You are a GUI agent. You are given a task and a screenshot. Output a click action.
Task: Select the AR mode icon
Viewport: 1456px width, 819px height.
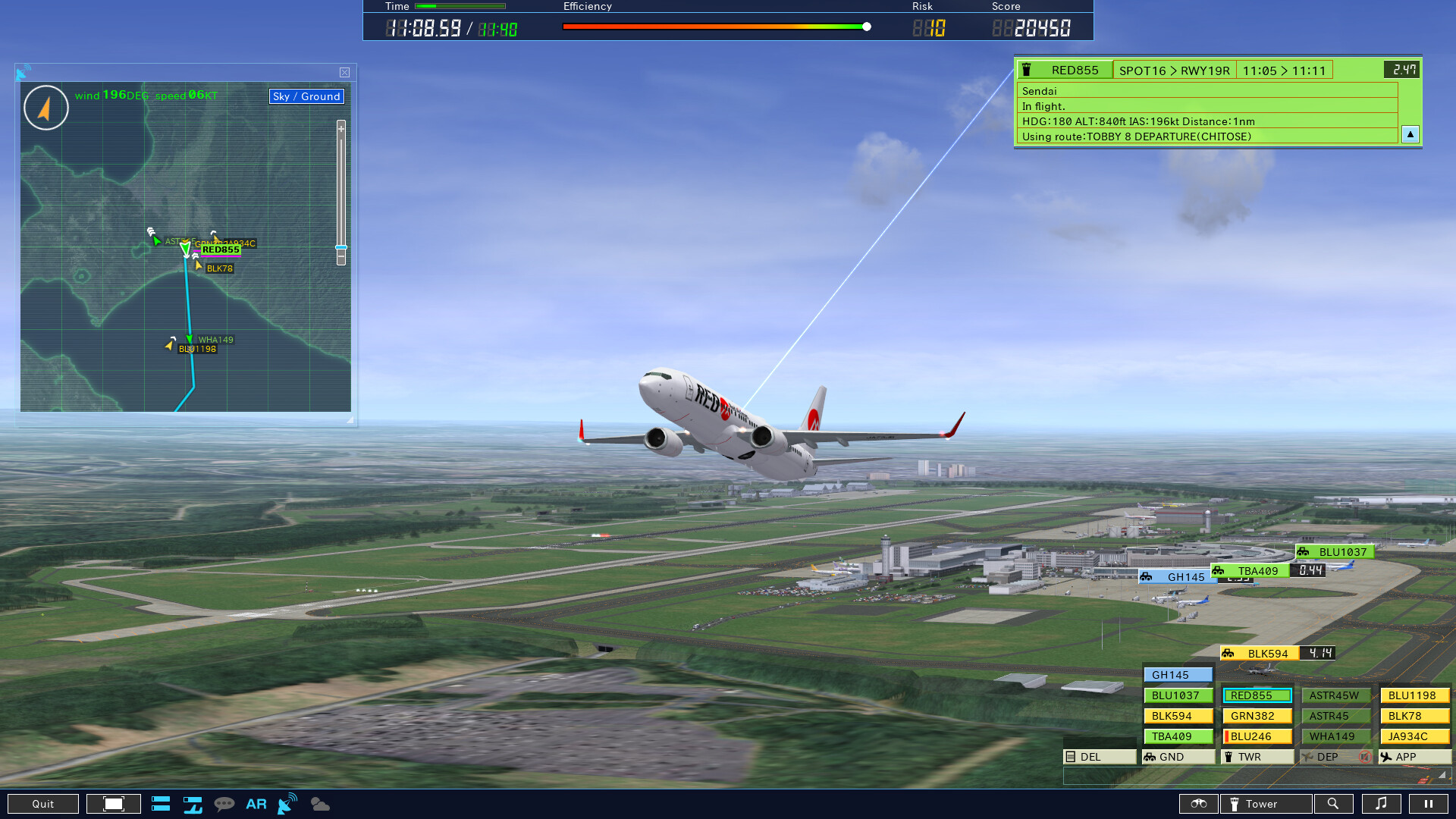pyautogui.click(x=256, y=804)
